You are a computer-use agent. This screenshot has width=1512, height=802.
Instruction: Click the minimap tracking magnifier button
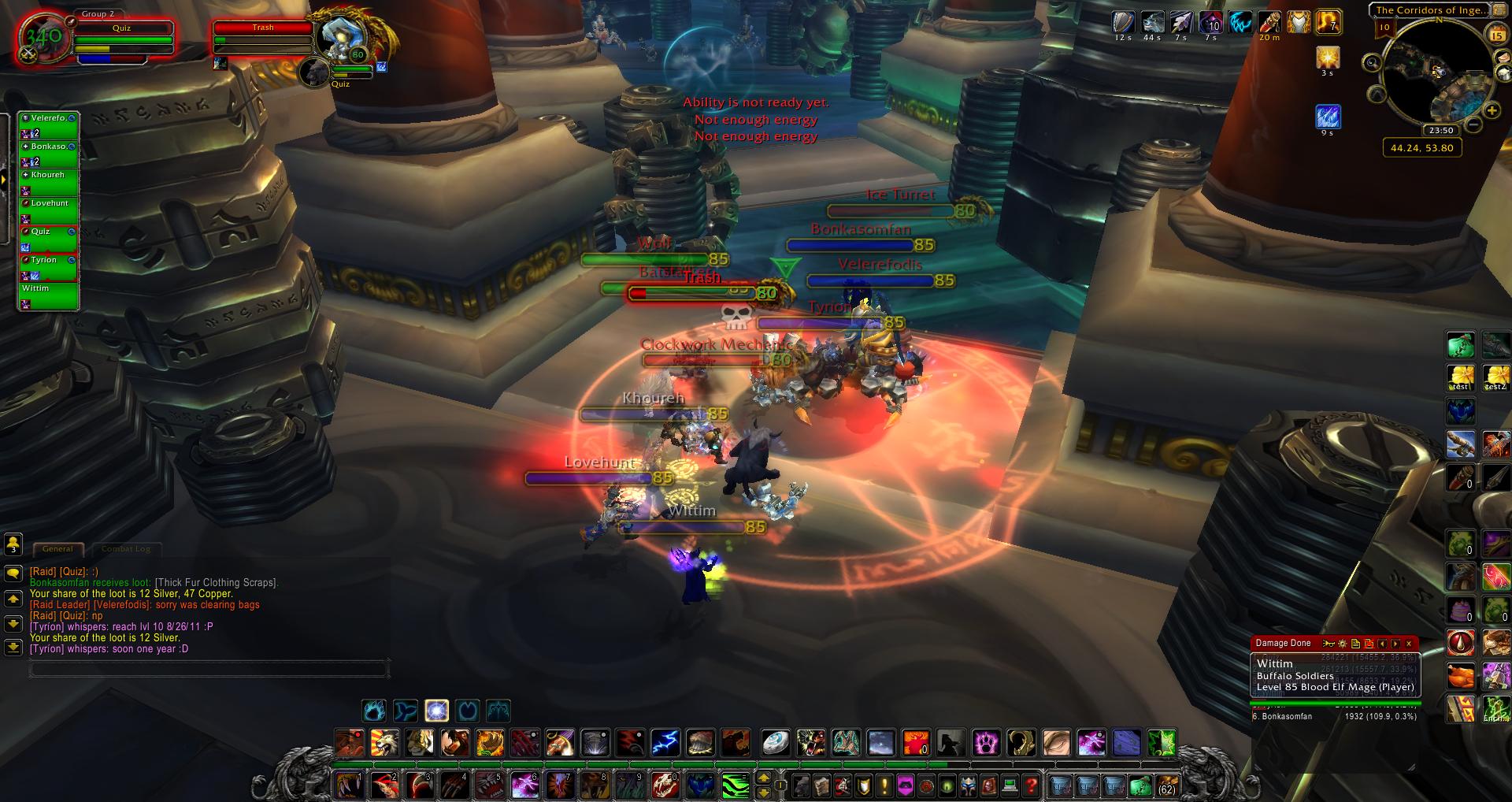click(x=1372, y=63)
